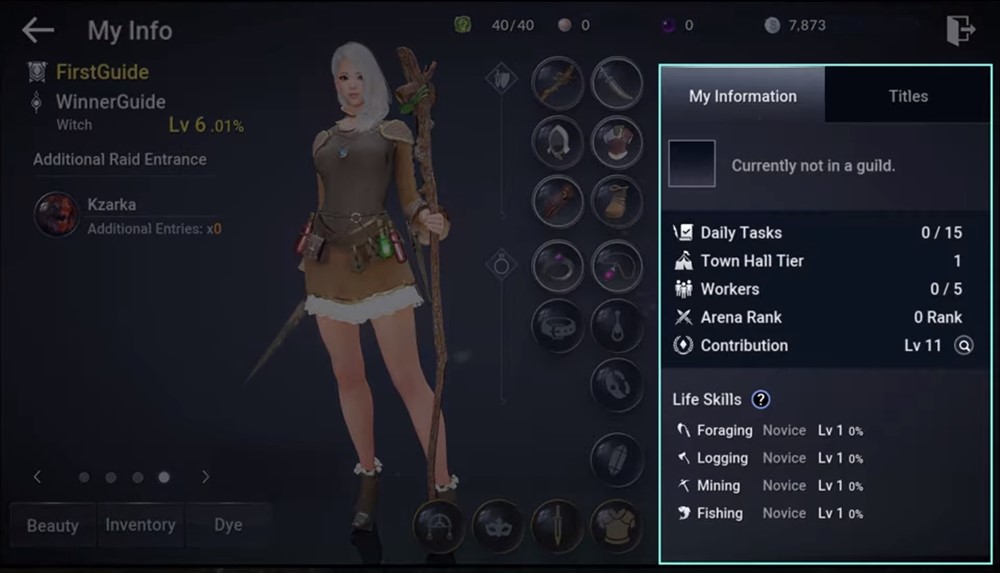Screen dimensions: 1000x573
Task: Open the Dye menu
Action: tap(228, 525)
